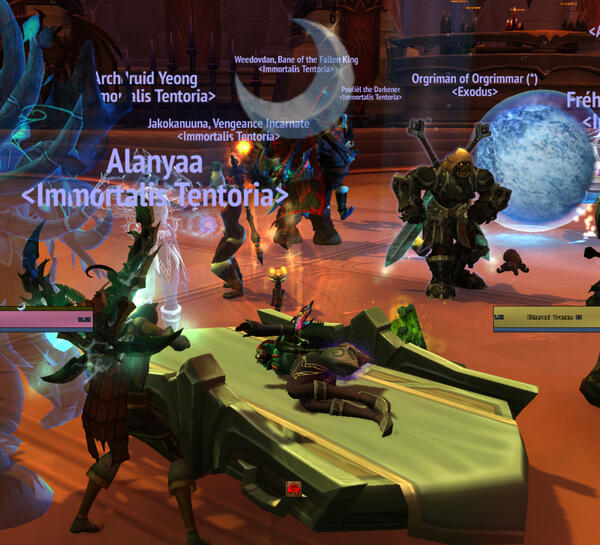
Task: Click the small red square icon
Action: (294, 487)
